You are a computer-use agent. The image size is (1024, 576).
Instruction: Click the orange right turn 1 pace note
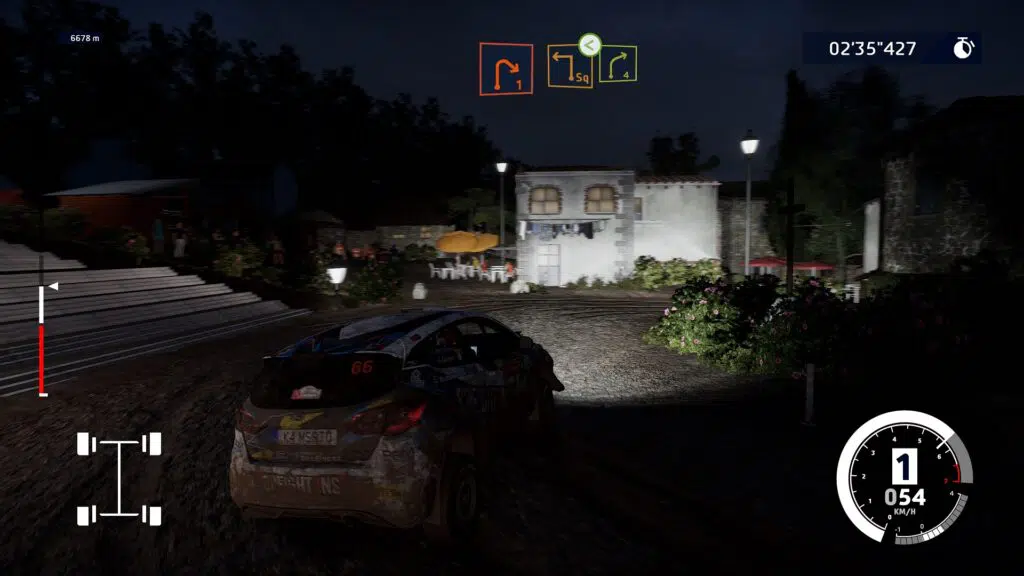505,69
